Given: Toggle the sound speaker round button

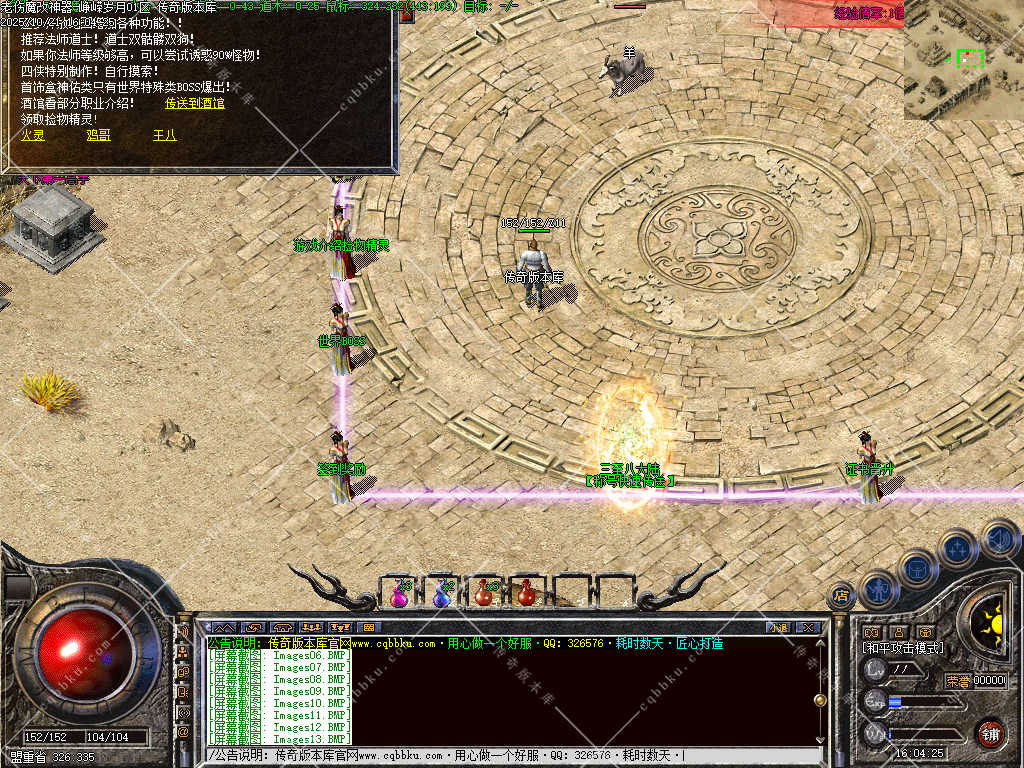Looking at the screenshot, I should (998, 538).
